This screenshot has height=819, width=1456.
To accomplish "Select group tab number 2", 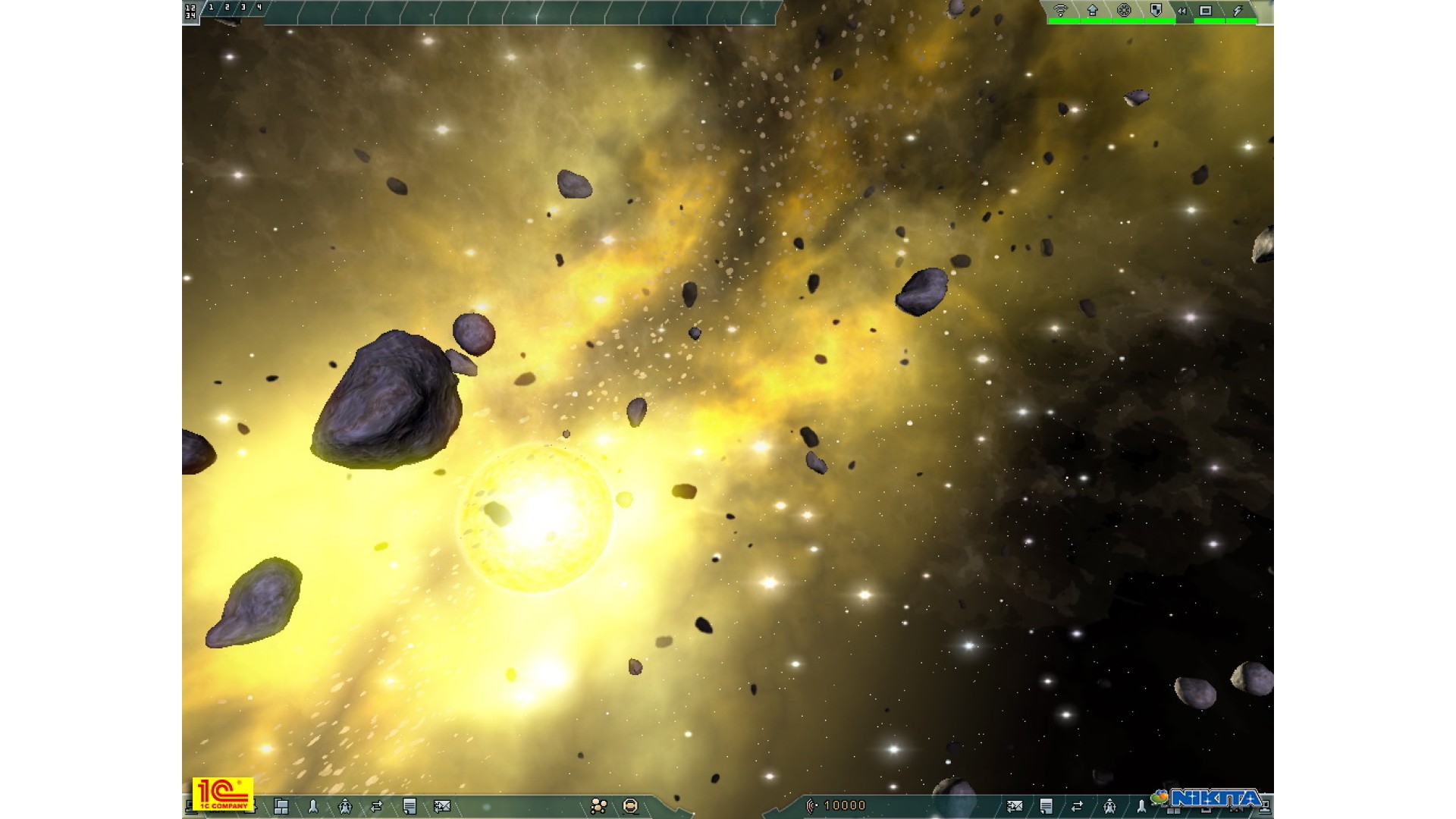I will [227, 8].
